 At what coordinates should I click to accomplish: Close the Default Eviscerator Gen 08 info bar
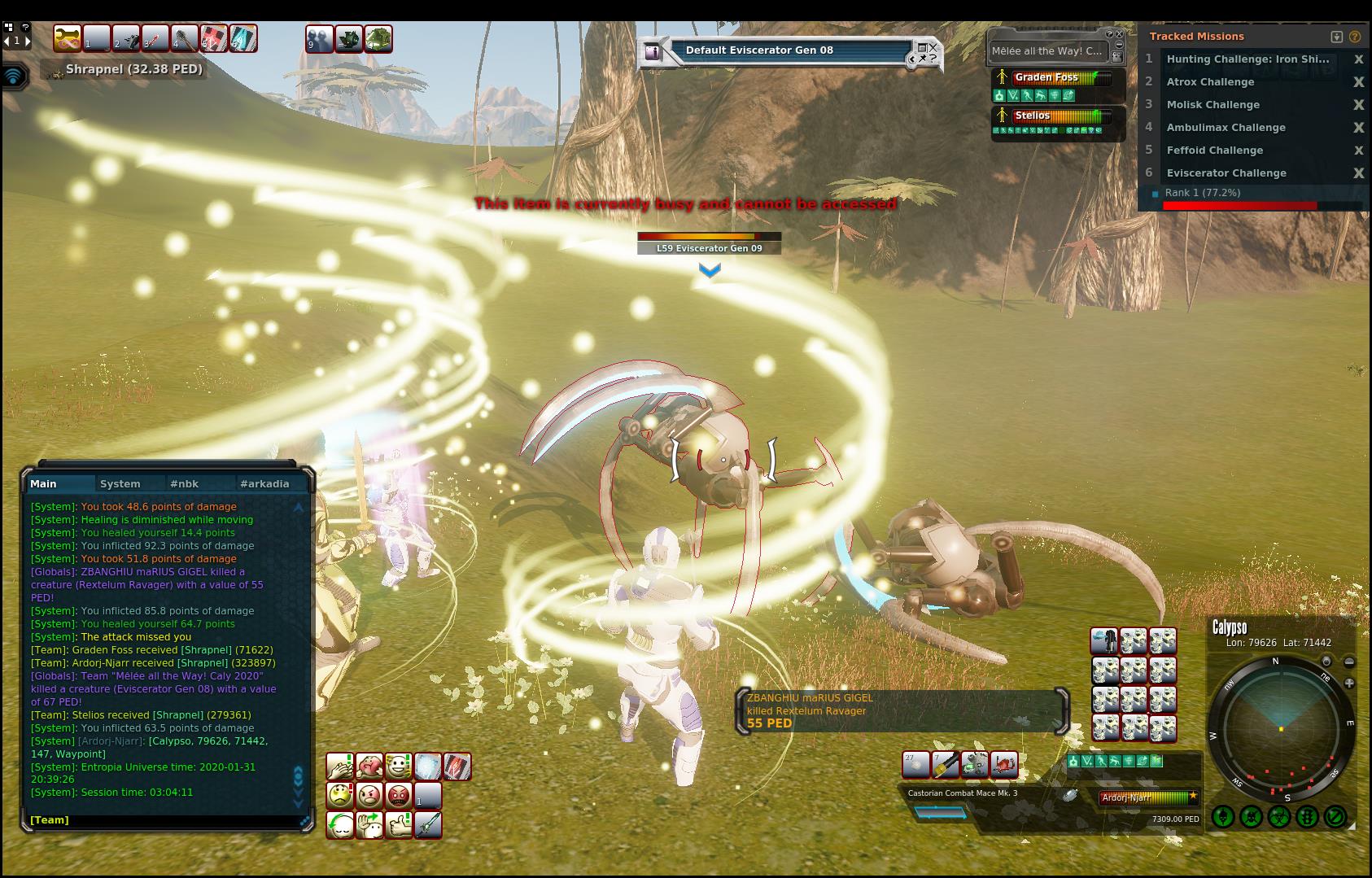[933, 48]
